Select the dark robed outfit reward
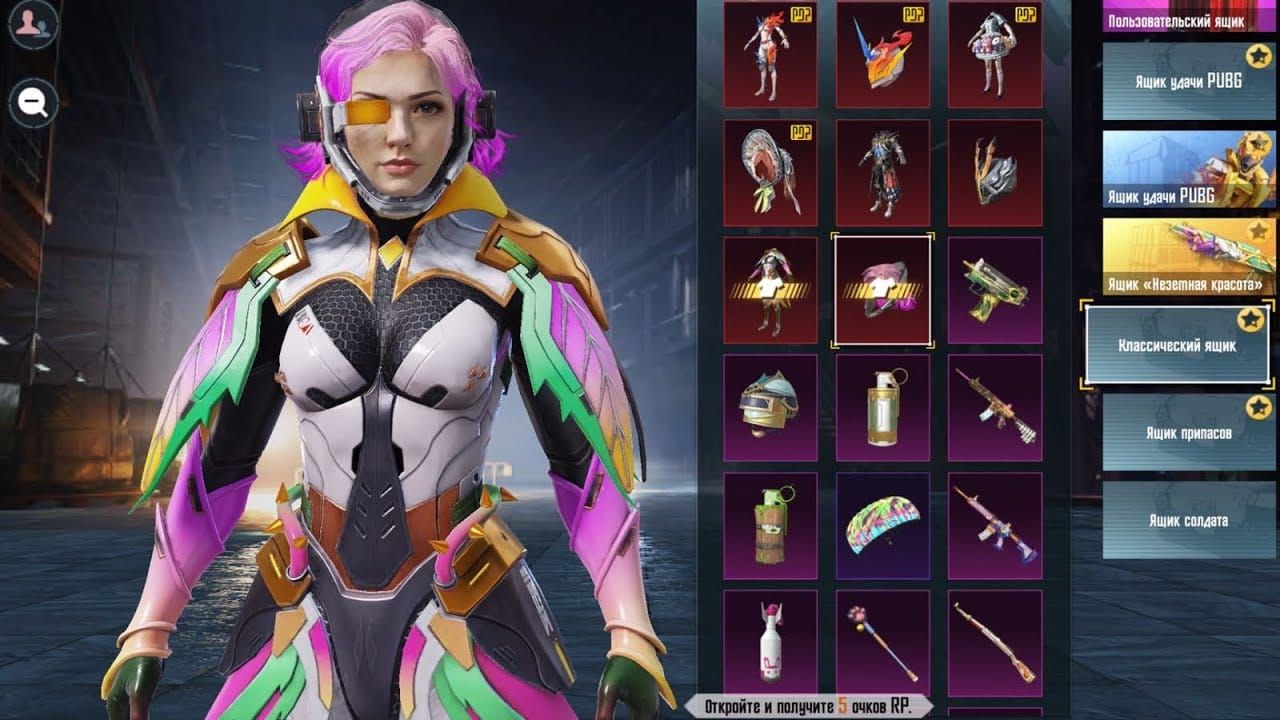The height and width of the screenshot is (720, 1280). click(x=882, y=173)
